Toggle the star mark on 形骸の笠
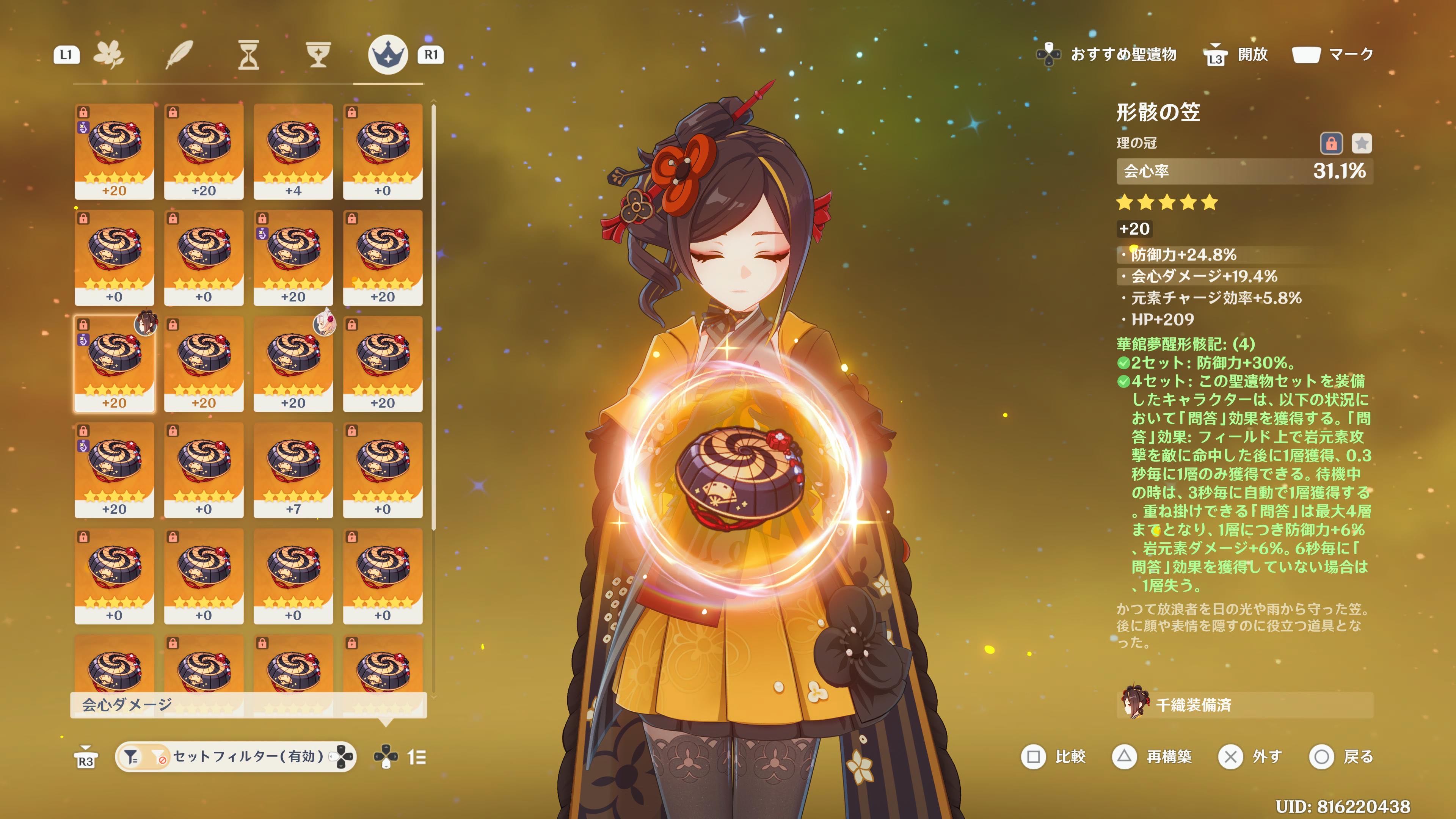 tap(1362, 144)
